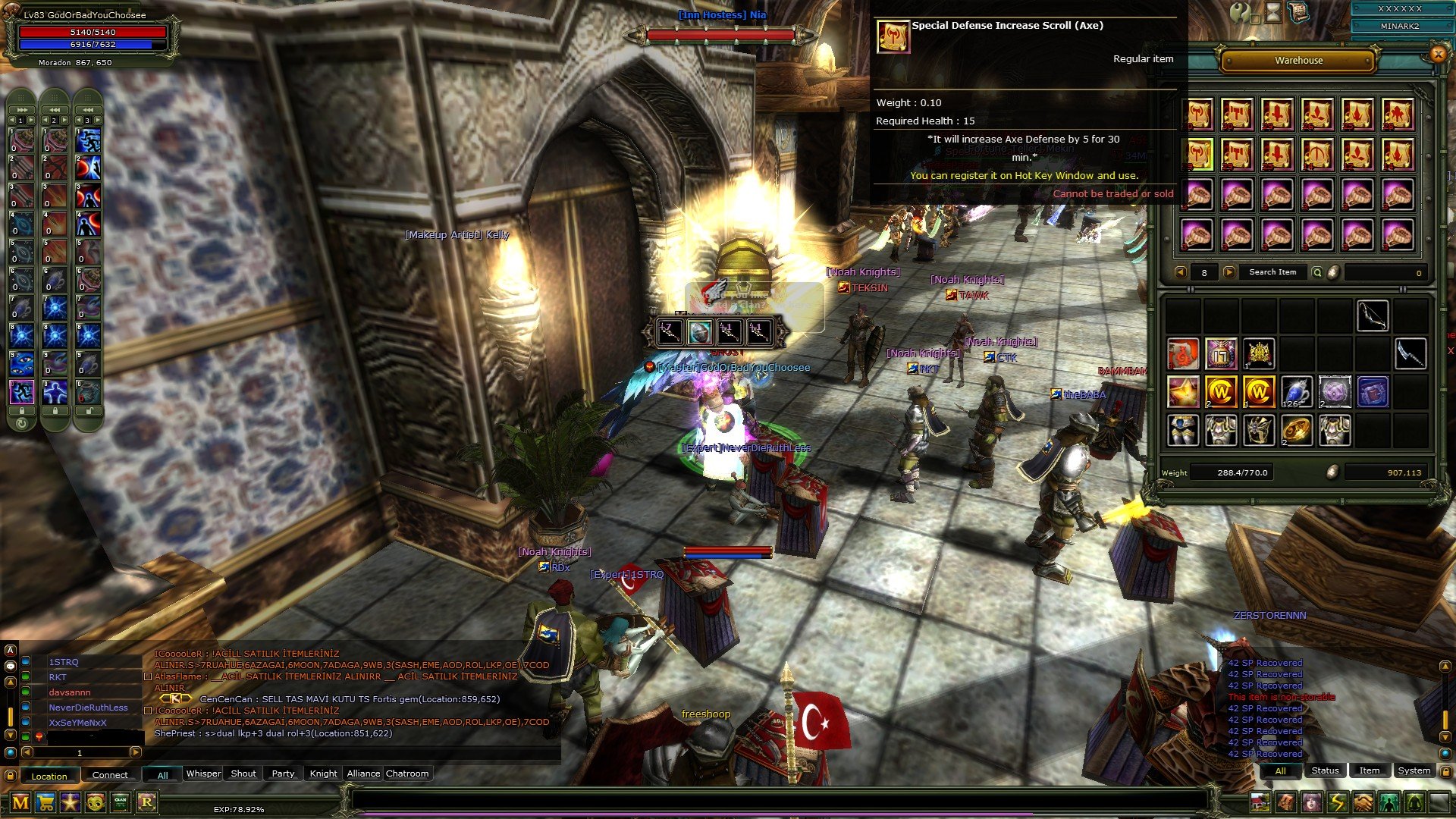The image size is (1456, 819).
Task: Open the Shout chat tab
Action: click(x=243, y=773)
